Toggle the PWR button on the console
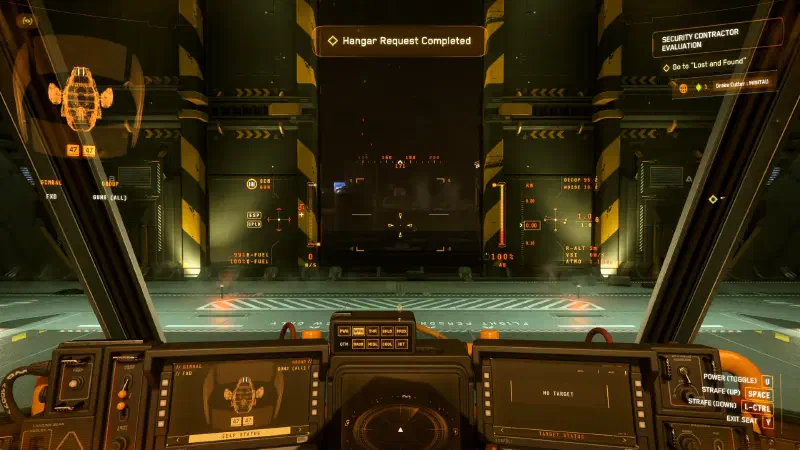The width and height of the screenshot is (800, 450). [x=344, y=331]
